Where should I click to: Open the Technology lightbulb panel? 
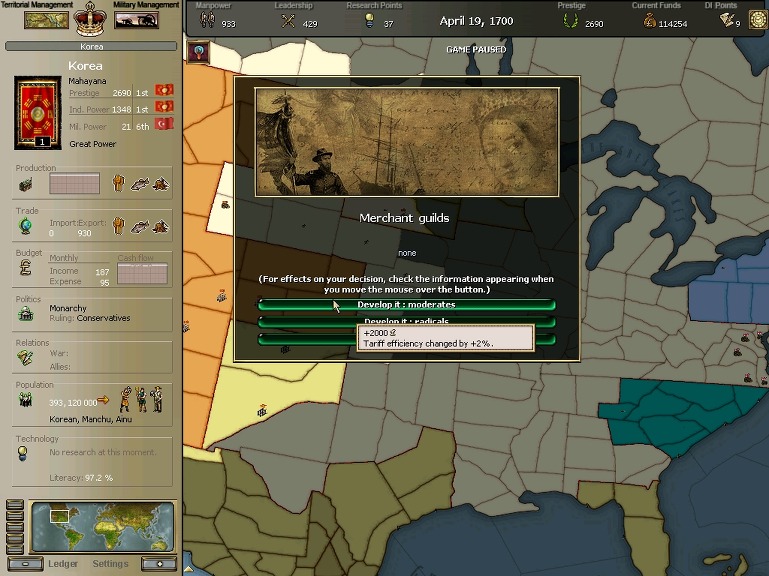point(22,453)
